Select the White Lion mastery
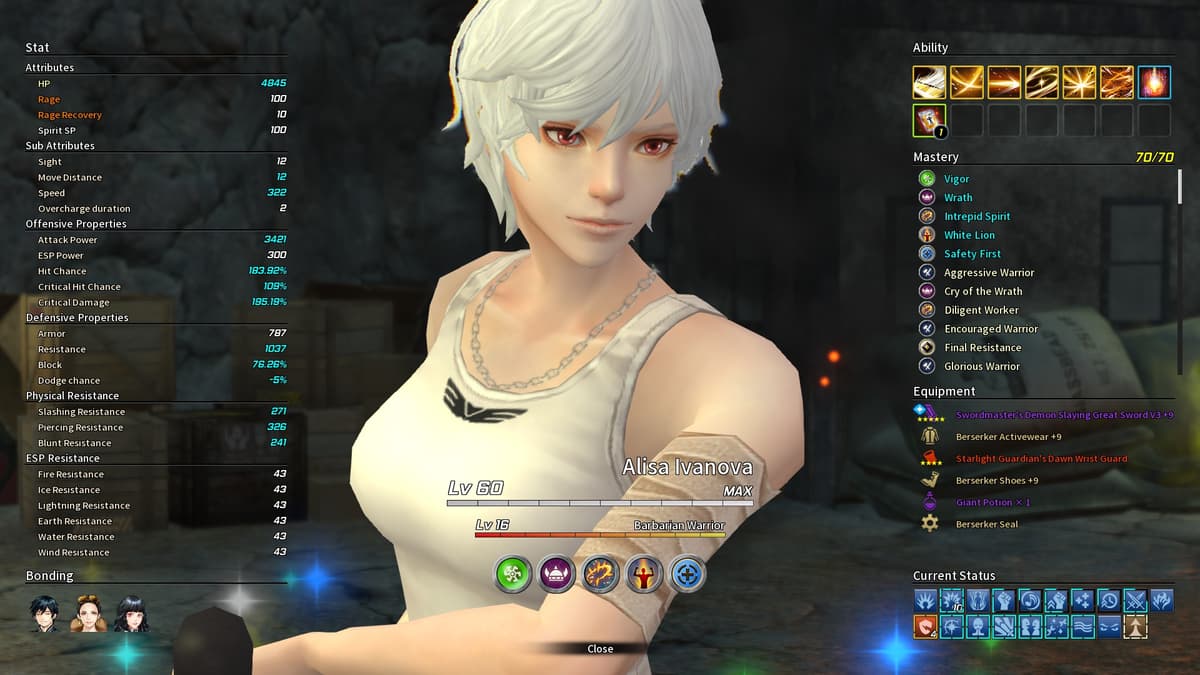 coord(969,235)
